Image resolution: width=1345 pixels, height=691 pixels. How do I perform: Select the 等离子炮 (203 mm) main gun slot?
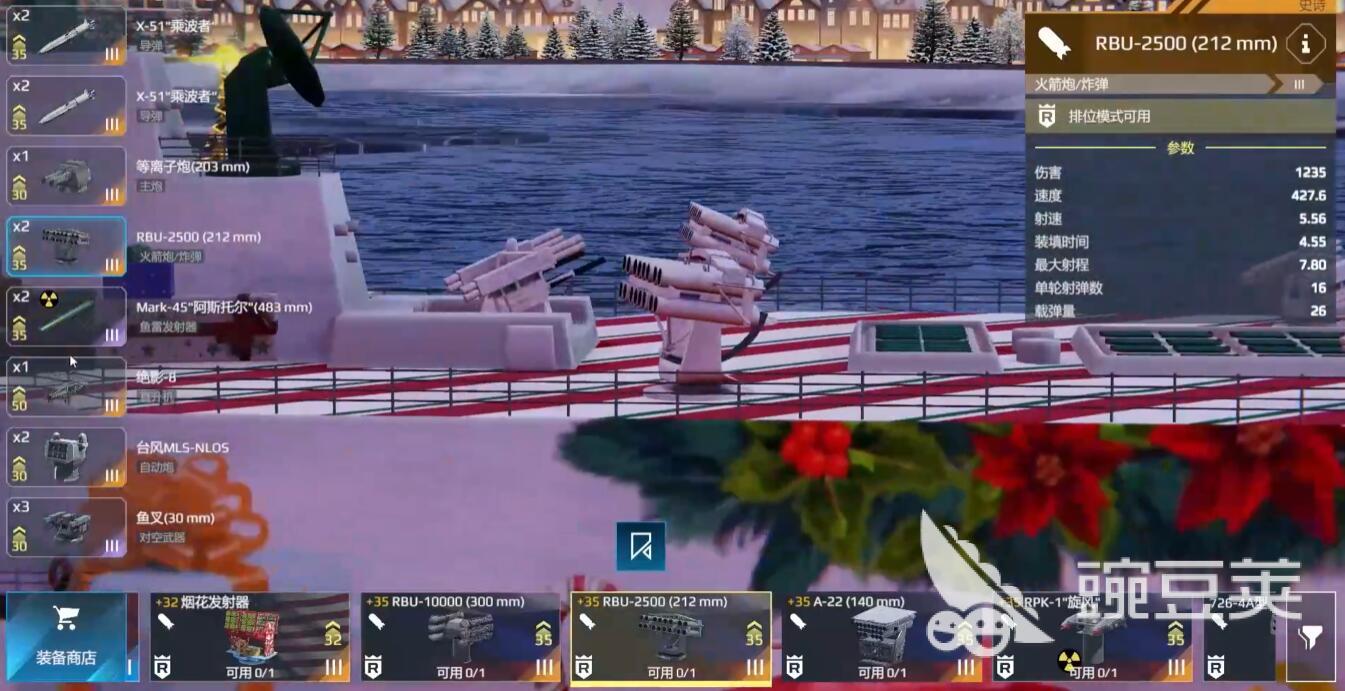[x=66, y=176]
